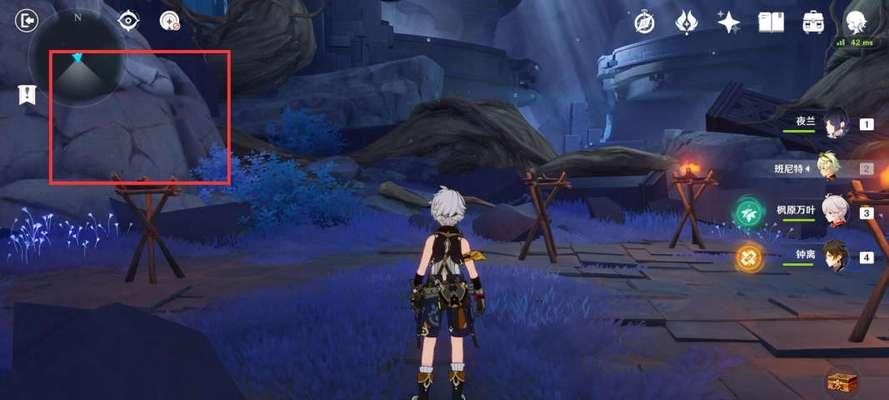Image resolution: width=889 pixels, height=400 pixels.
Task: Switch to party member 钟离
Action: click(834, 257)
